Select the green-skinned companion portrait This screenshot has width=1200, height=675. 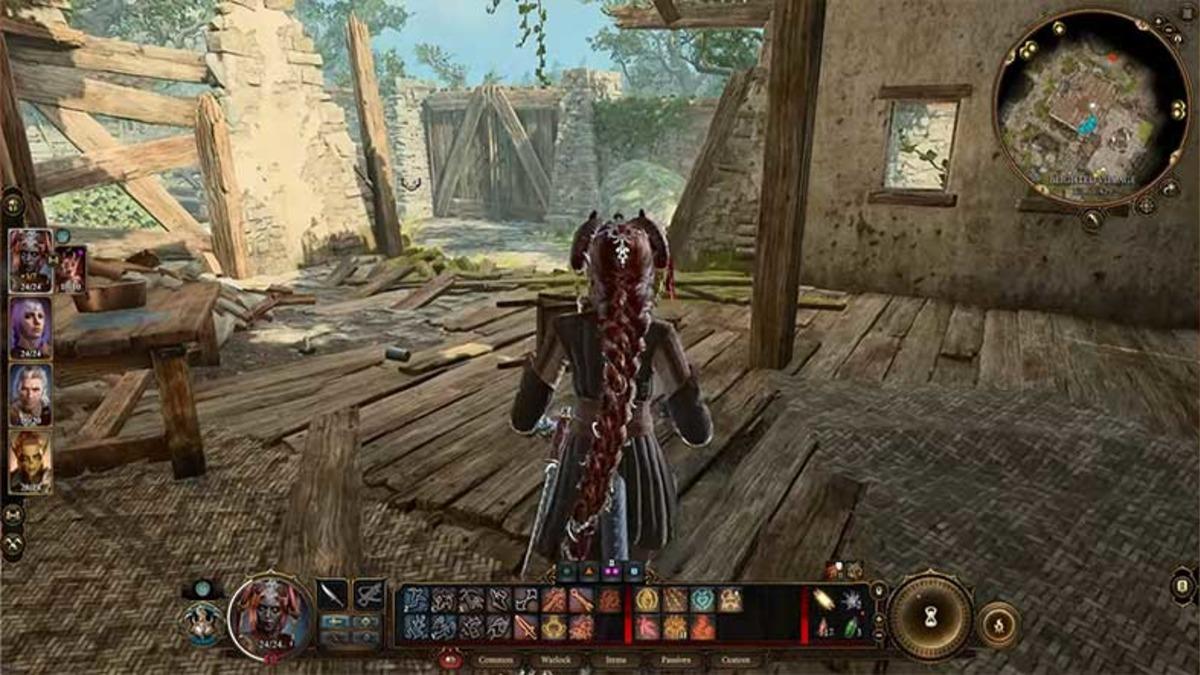pyautogui.click(x=30, y=461)
